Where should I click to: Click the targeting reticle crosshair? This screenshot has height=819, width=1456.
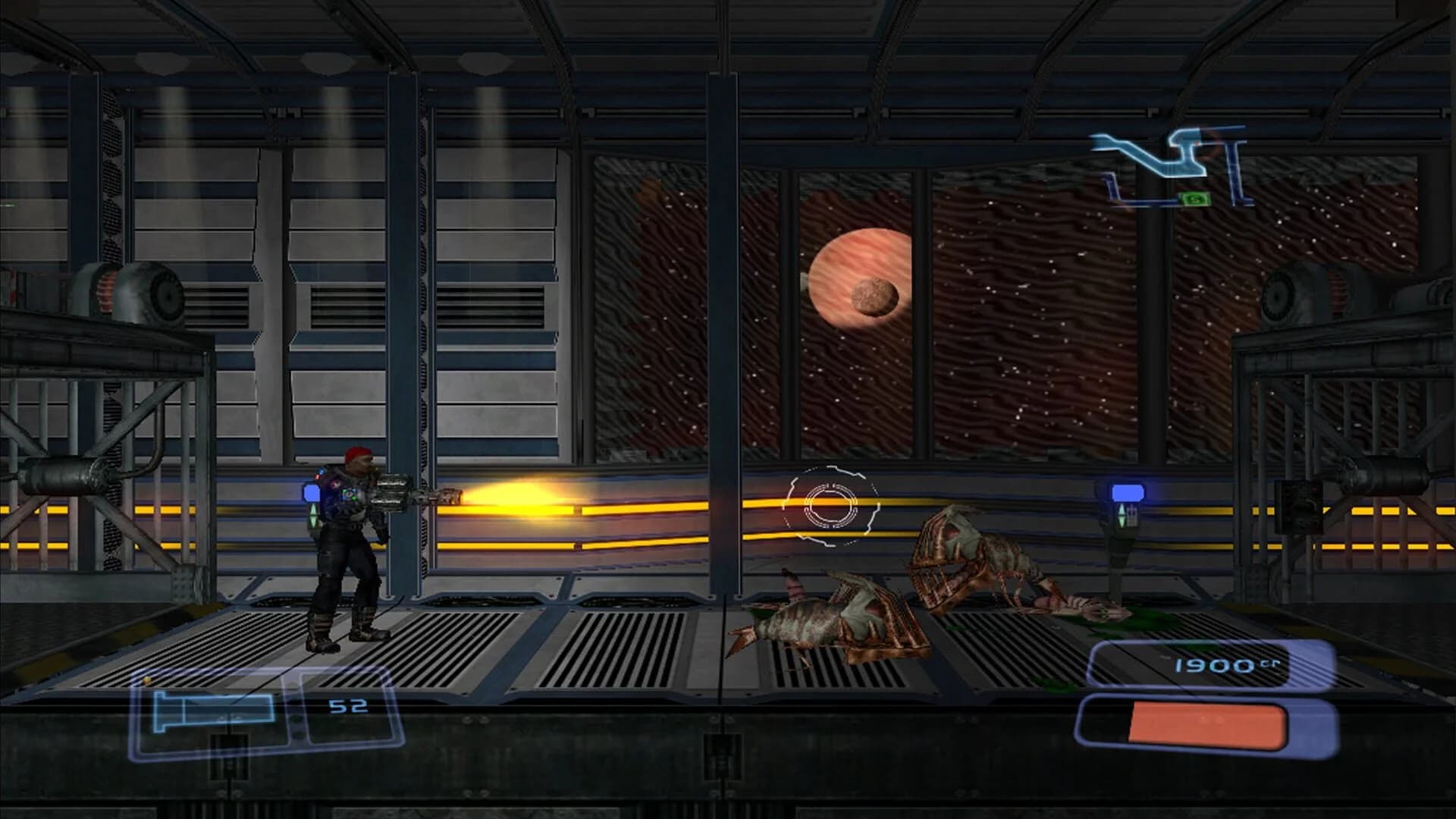[832, 504]
